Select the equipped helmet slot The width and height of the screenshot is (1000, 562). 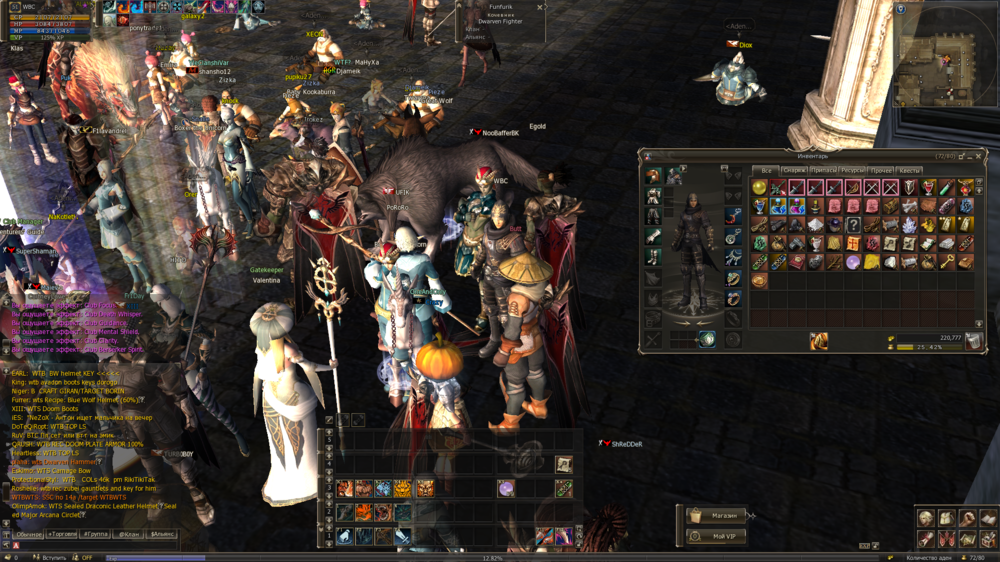[653, 177]
